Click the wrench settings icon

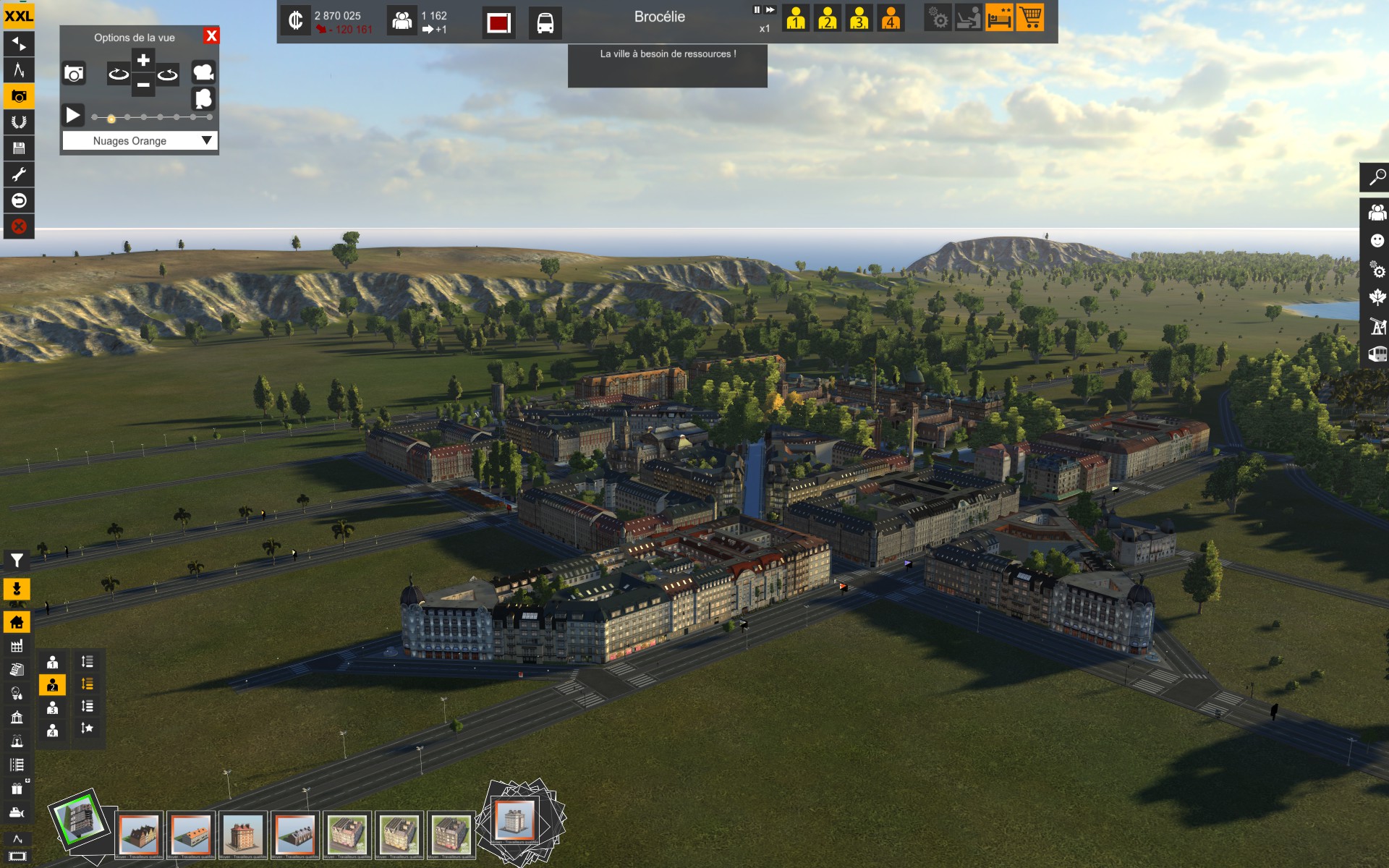[x=19, y=174]
